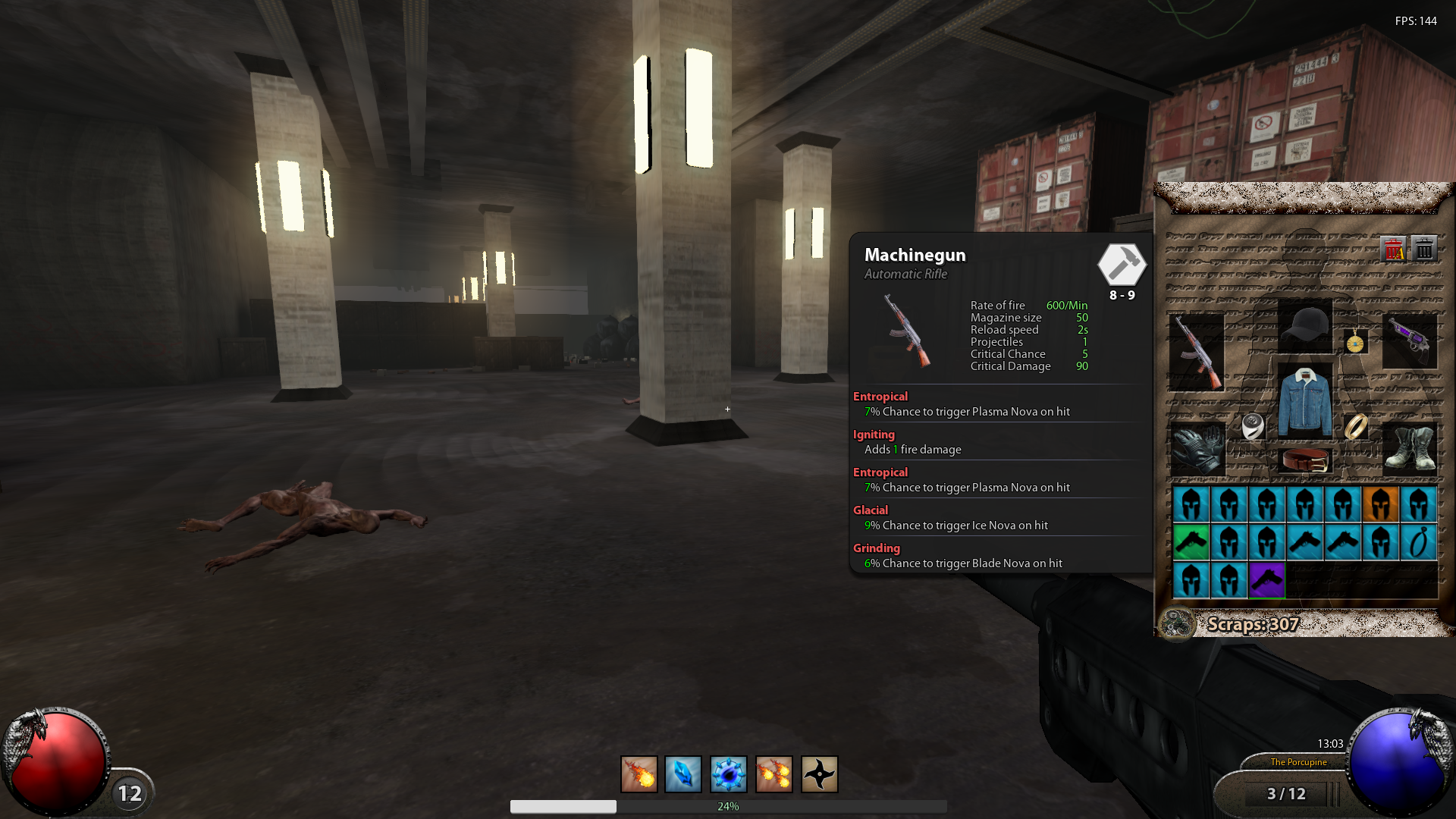Viewport: 1456px width, 819px height.
Task: Select the equipped black baseball cap
Action: (x=1304, y=326)
